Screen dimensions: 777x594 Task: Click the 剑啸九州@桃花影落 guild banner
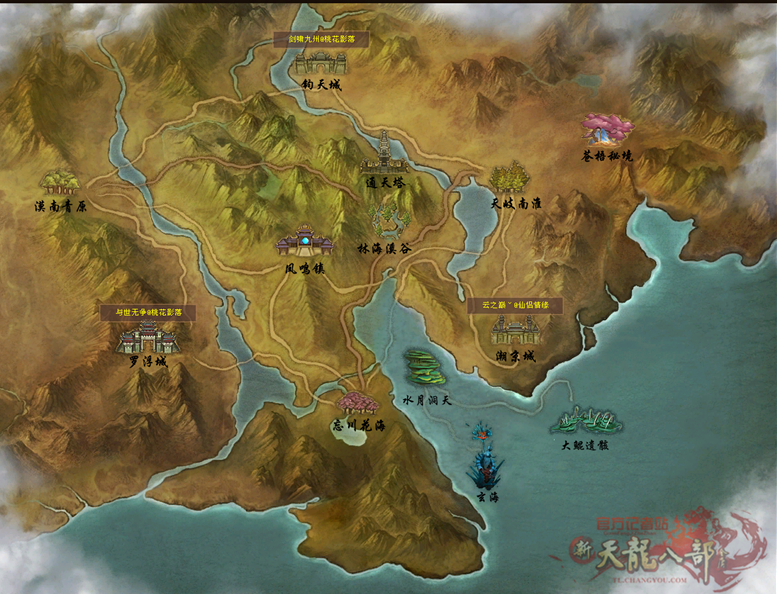click(321, 39)
